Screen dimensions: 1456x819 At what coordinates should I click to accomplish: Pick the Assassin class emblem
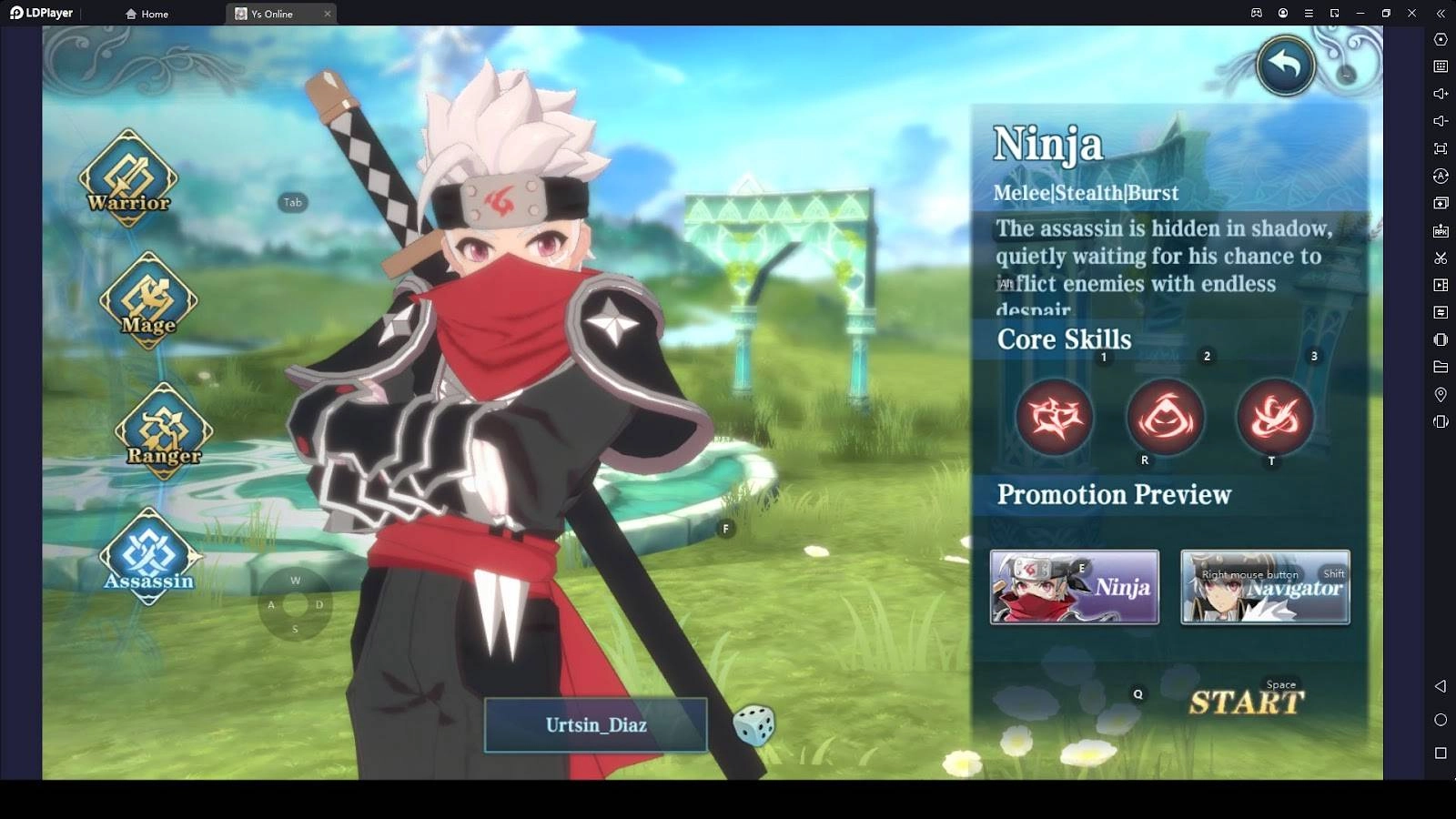click(x=147, y=556)
